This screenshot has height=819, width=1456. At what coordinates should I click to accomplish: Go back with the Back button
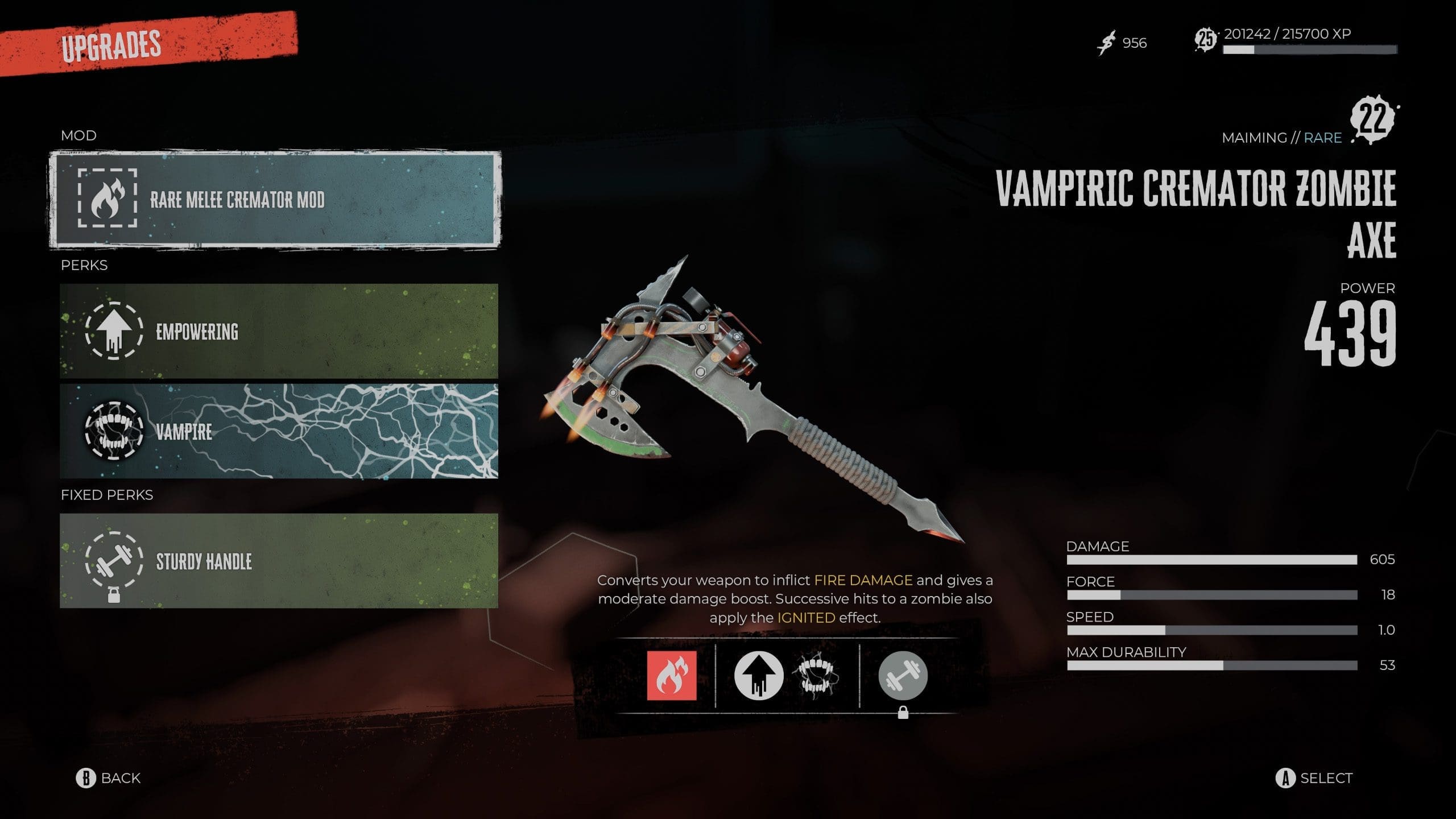[109, 777]
